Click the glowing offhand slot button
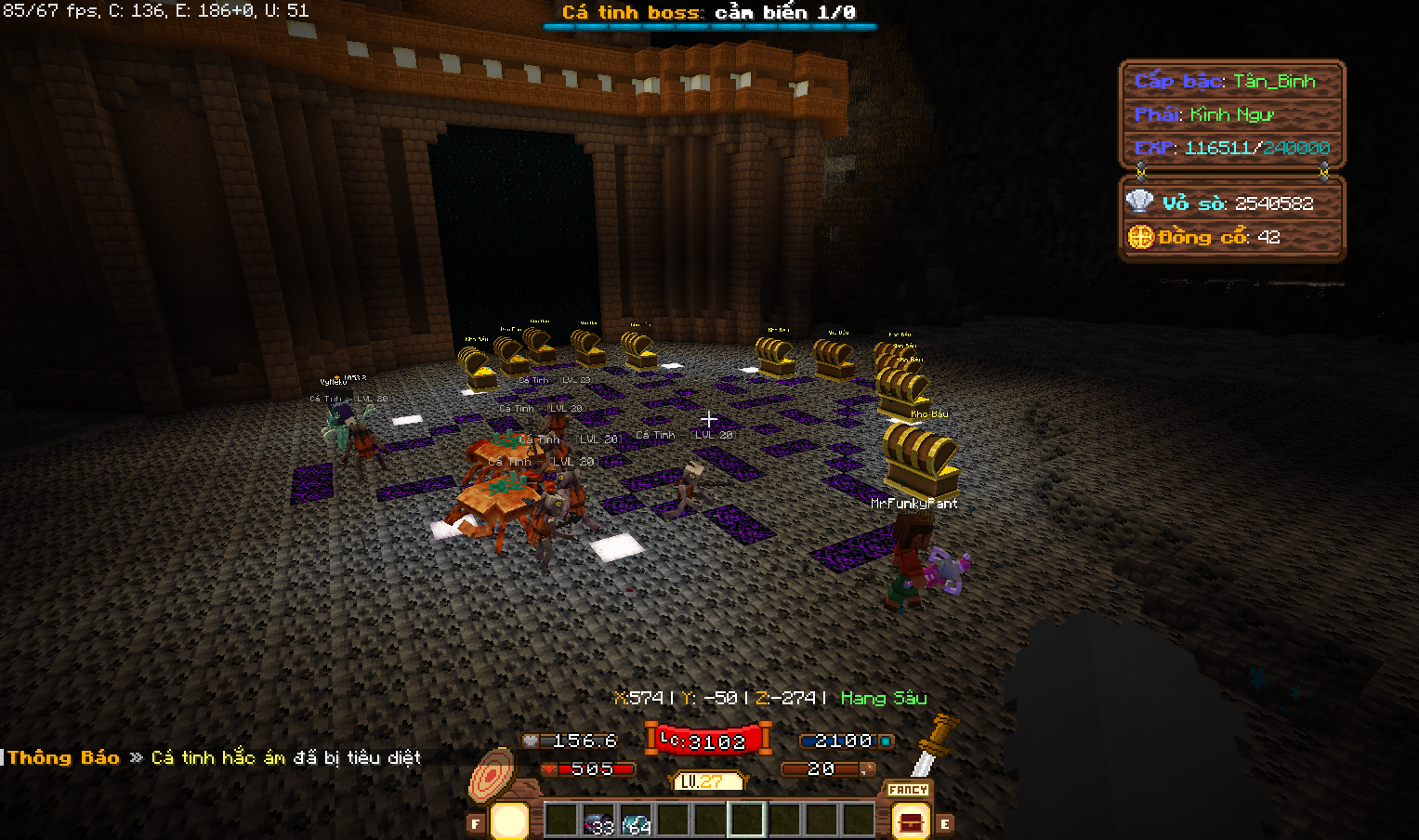This screenshot has width=1419, height=840. tap(508, 821)
